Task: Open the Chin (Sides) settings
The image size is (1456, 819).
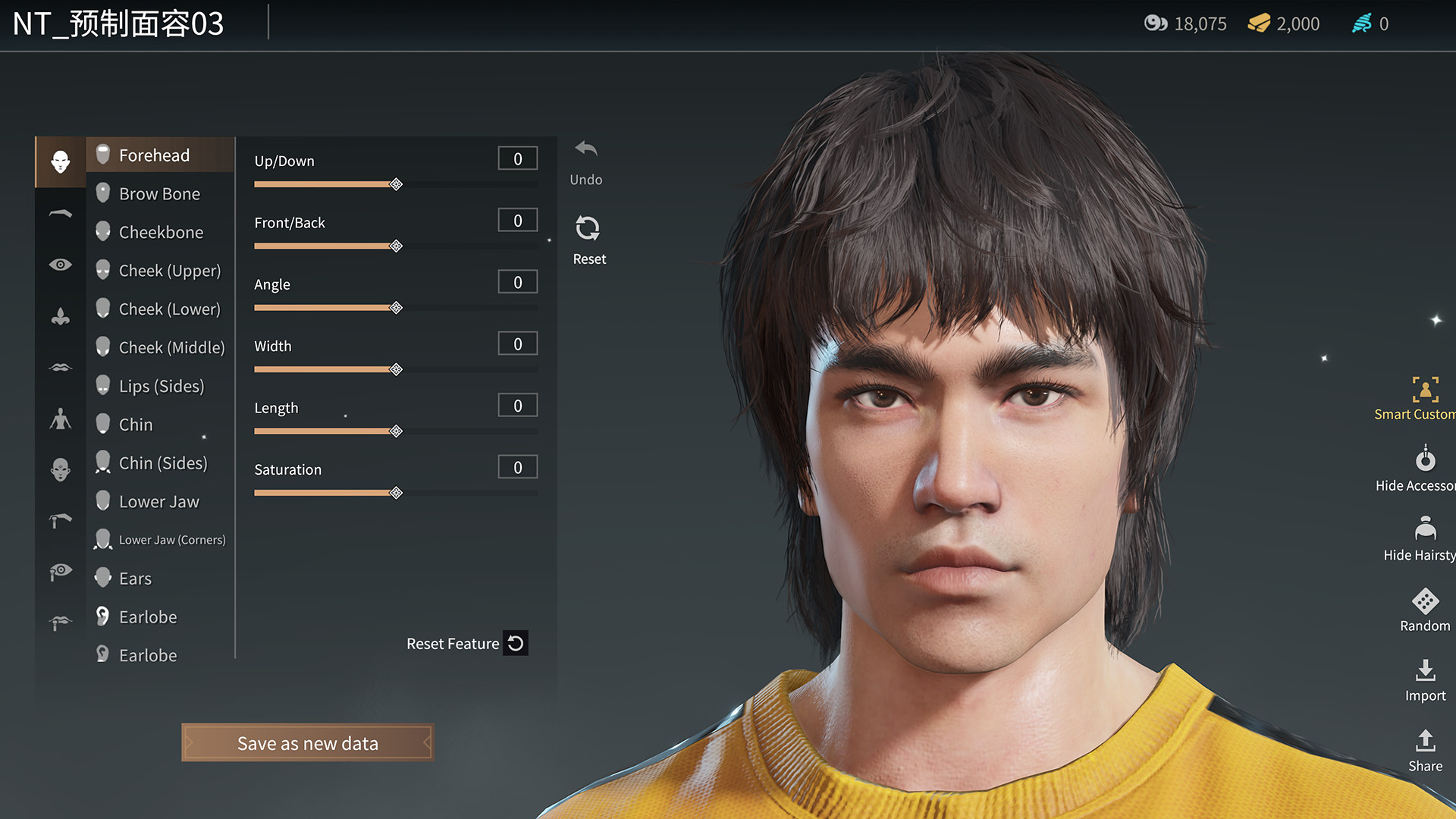Action: [x=162, y=463]
